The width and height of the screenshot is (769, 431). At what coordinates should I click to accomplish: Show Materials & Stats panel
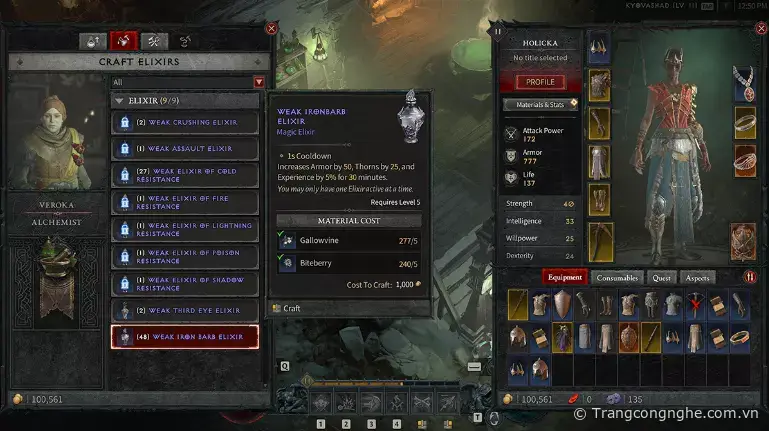click(540, 104)
